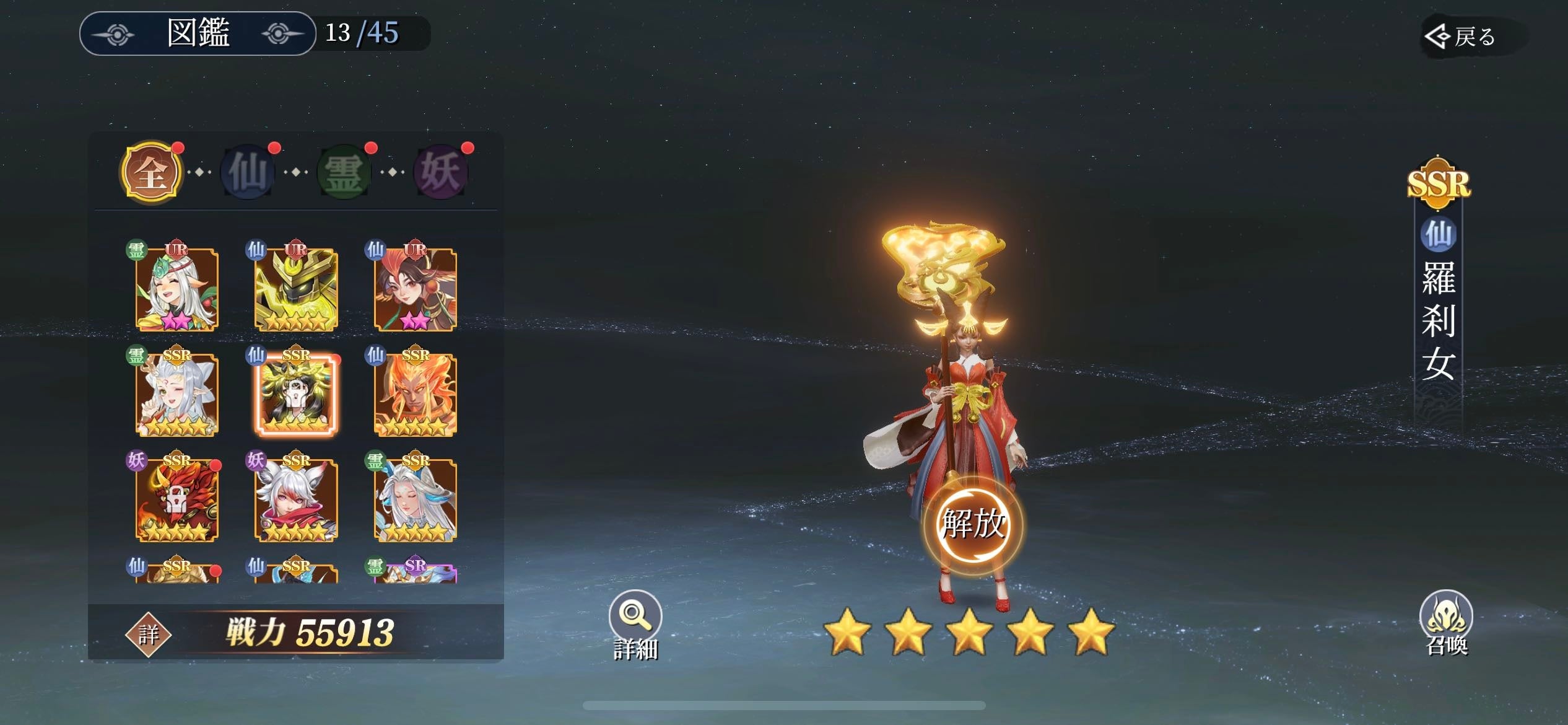
Task: Pick the white fox-eared SSR portrait
Action: click(x=296, y=500)
